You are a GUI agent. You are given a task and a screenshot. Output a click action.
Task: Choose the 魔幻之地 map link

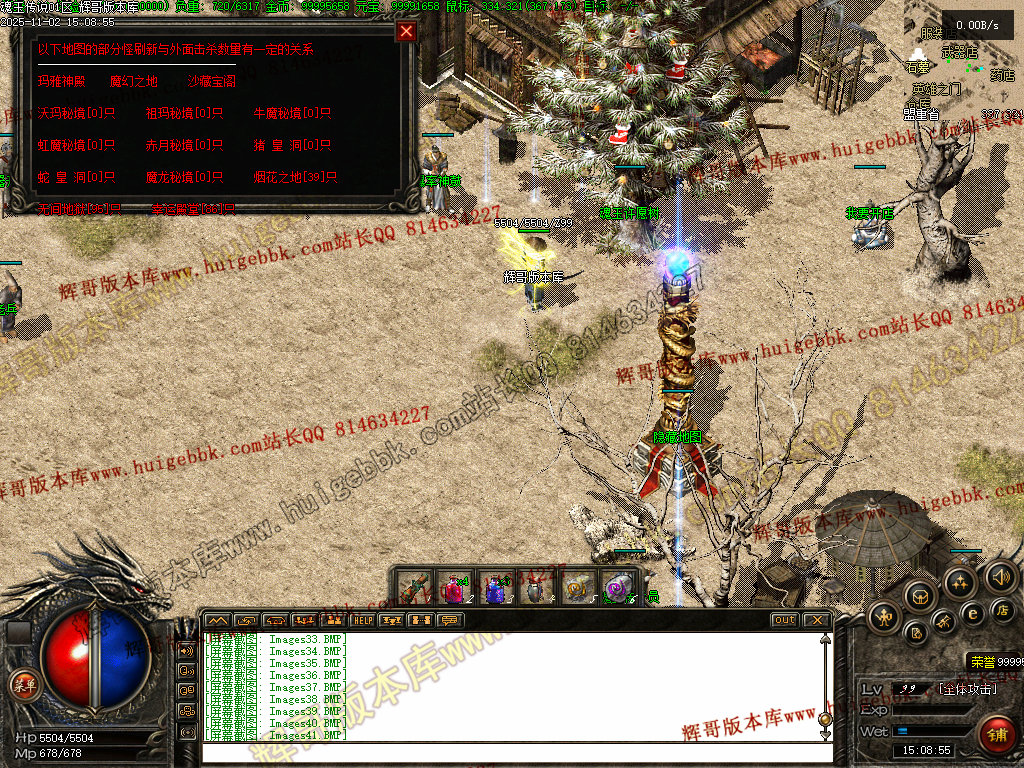(x=133, y=81)
